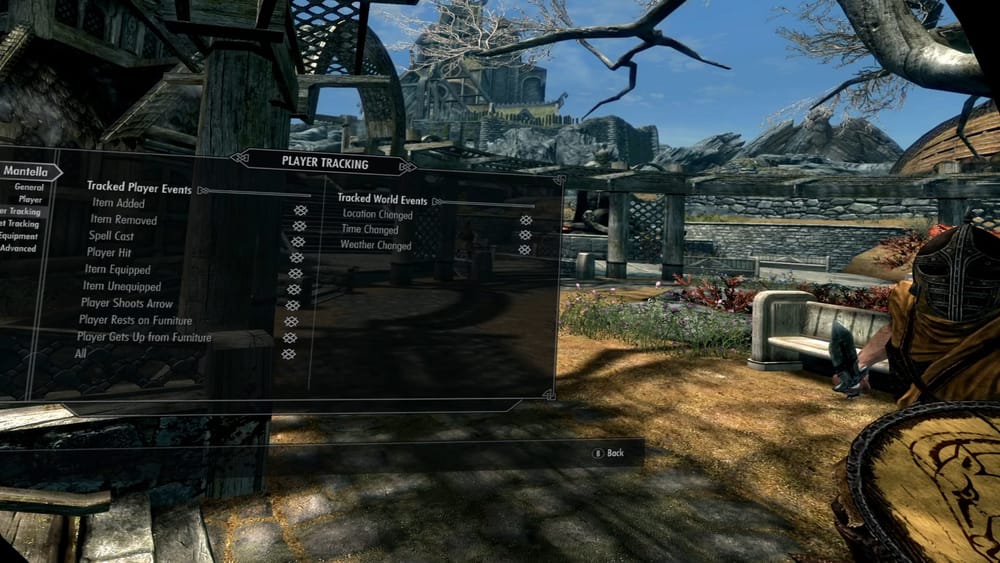Screen dimensions: 1000x563
Task: Toggle Weather Changed world event
Action: click(524, 249)
